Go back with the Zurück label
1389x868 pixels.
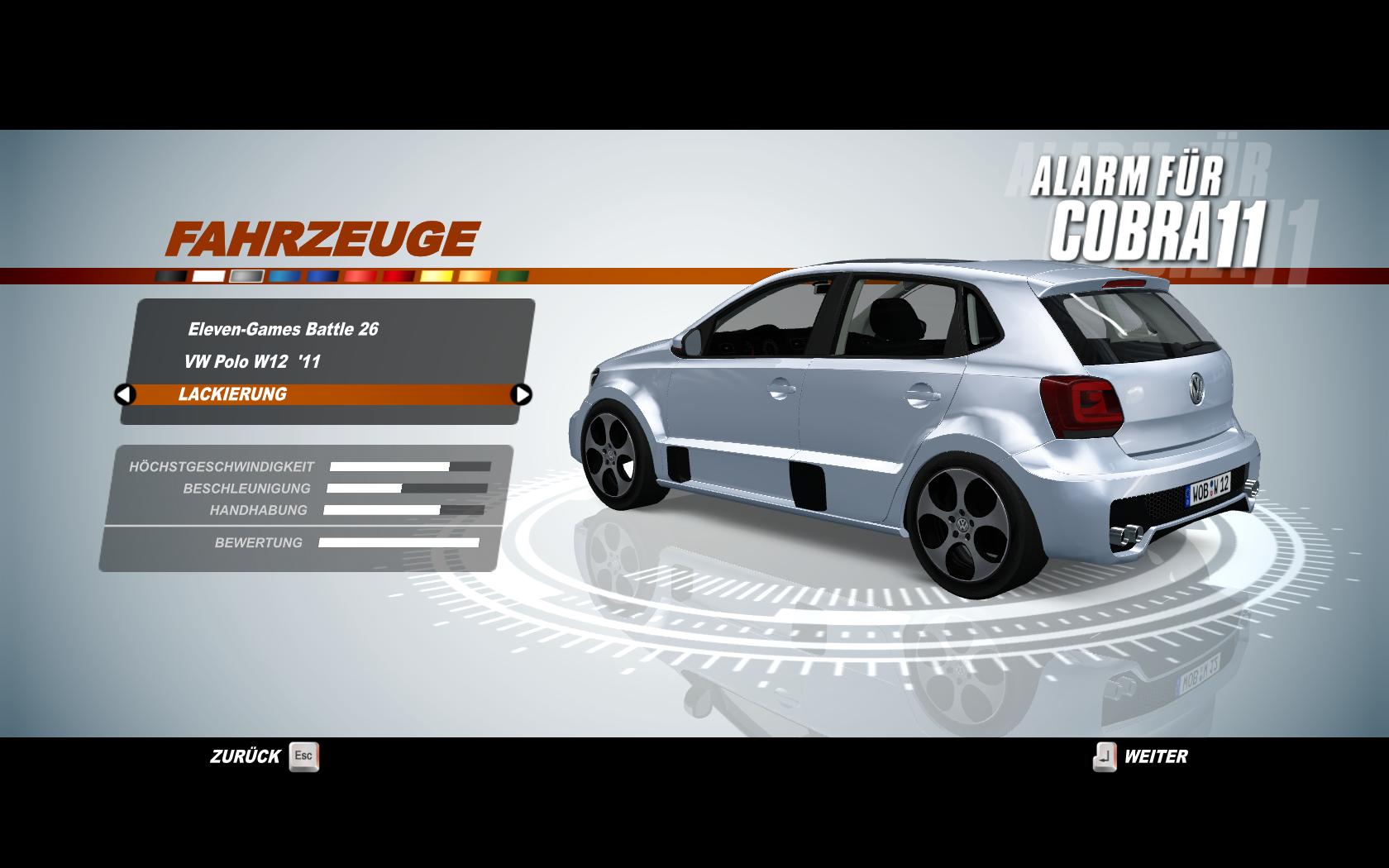[x=246, y=756]
